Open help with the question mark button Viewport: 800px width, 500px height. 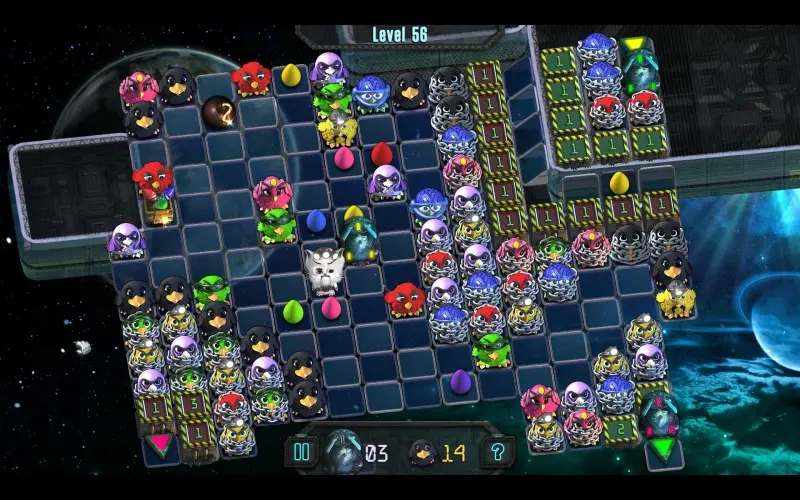pyautogui.click(x=497, y=452)
